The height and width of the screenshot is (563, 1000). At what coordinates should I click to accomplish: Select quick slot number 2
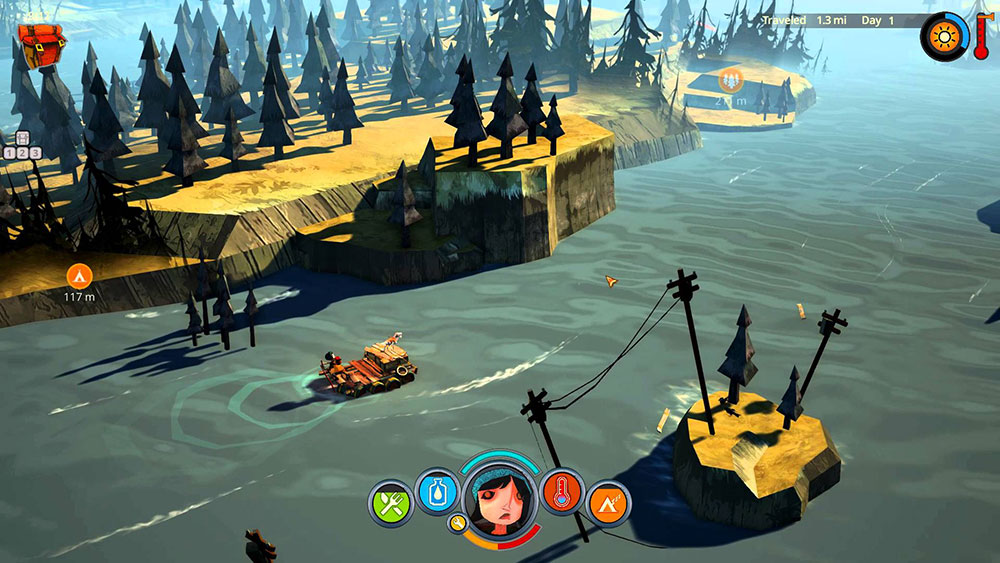coord(22,153)
